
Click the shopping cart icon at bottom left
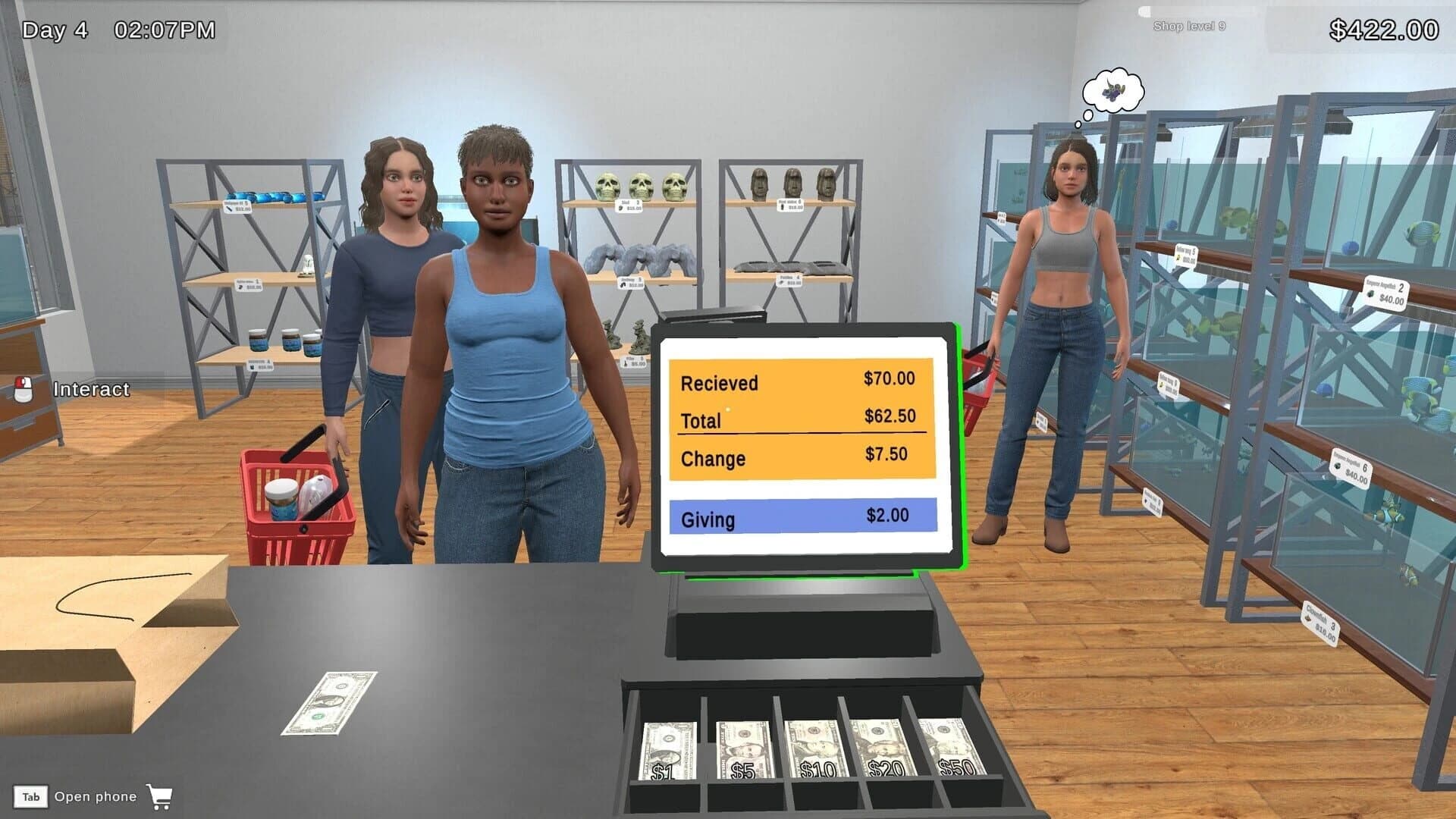click(159, 797)
